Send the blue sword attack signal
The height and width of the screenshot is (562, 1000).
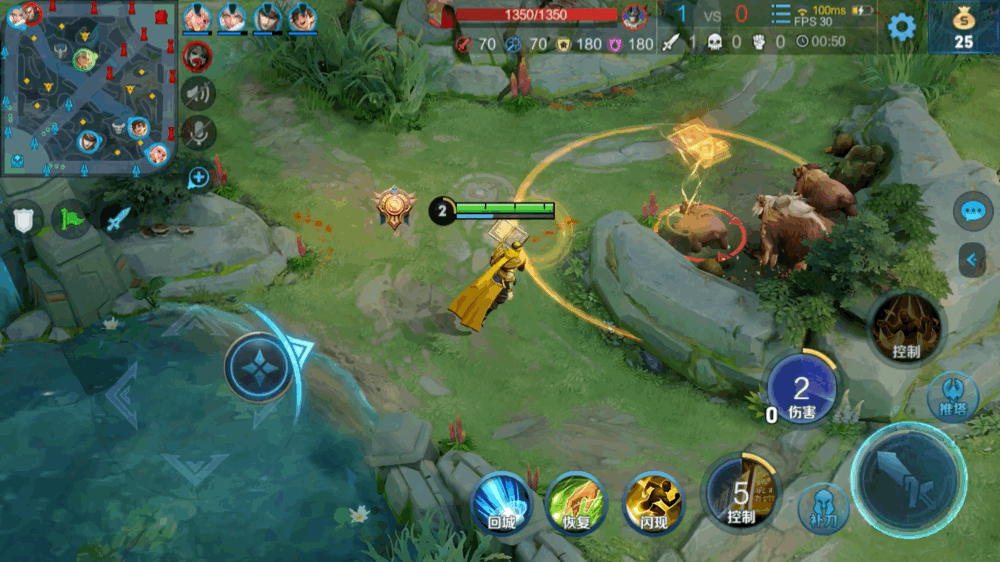point(117,220)
